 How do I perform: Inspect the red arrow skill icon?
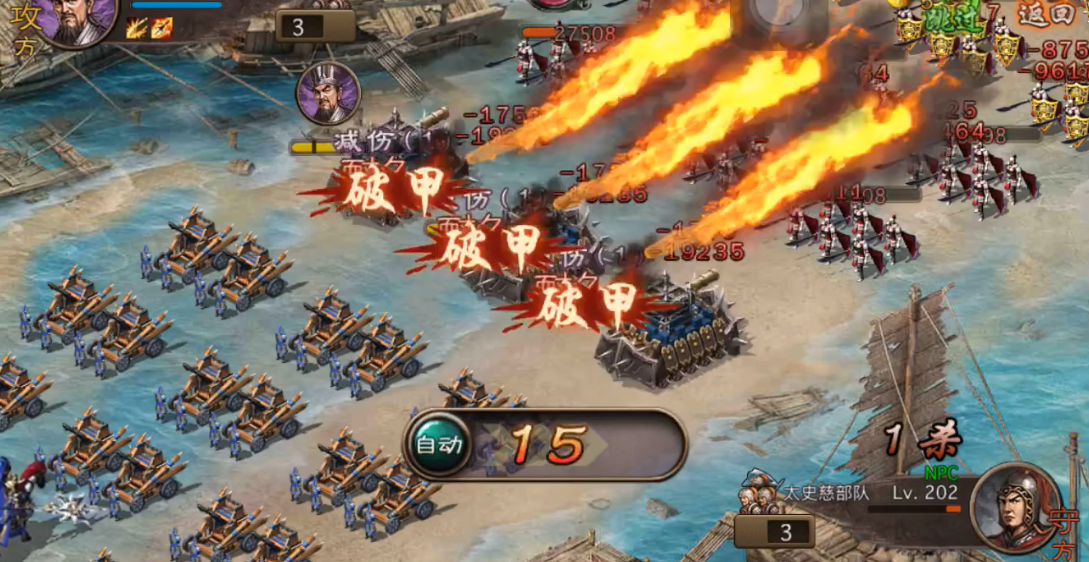pyautogui.click(x=162, y=28)
